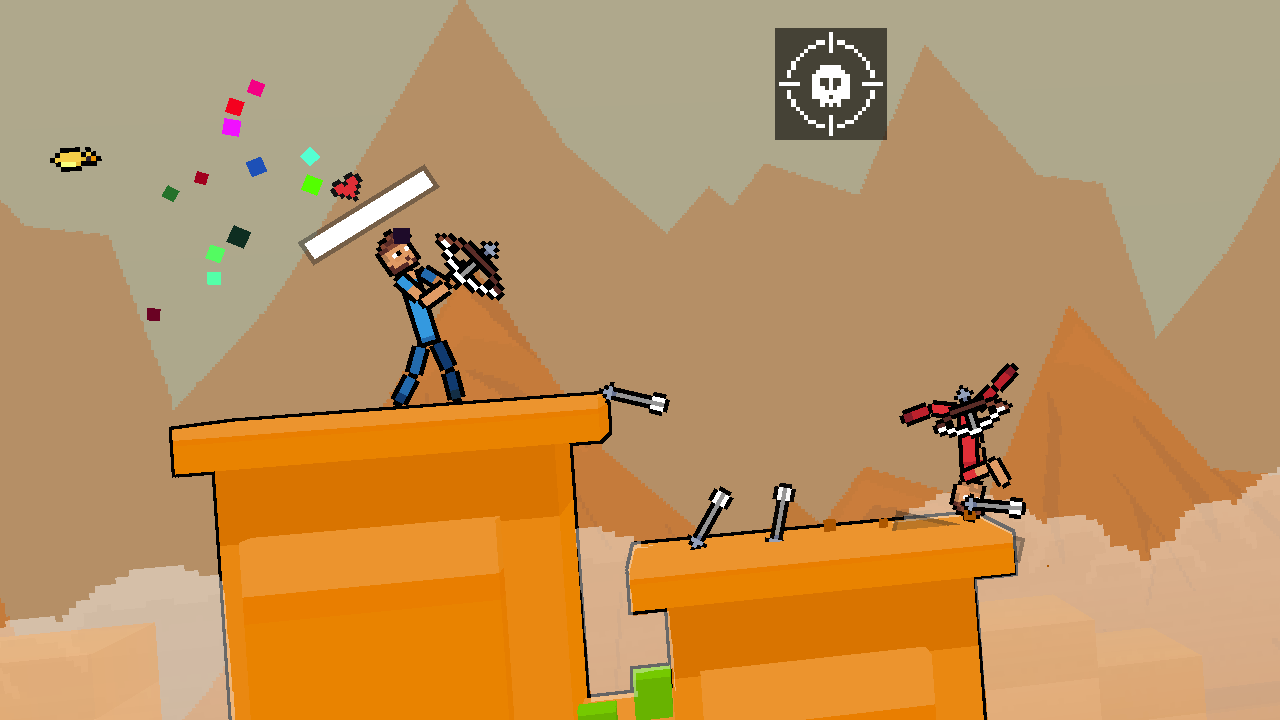Viewport: 1280px width, 720px height.
Task: Click the skull kill-counter icon
Action: (x=830, y=85)
